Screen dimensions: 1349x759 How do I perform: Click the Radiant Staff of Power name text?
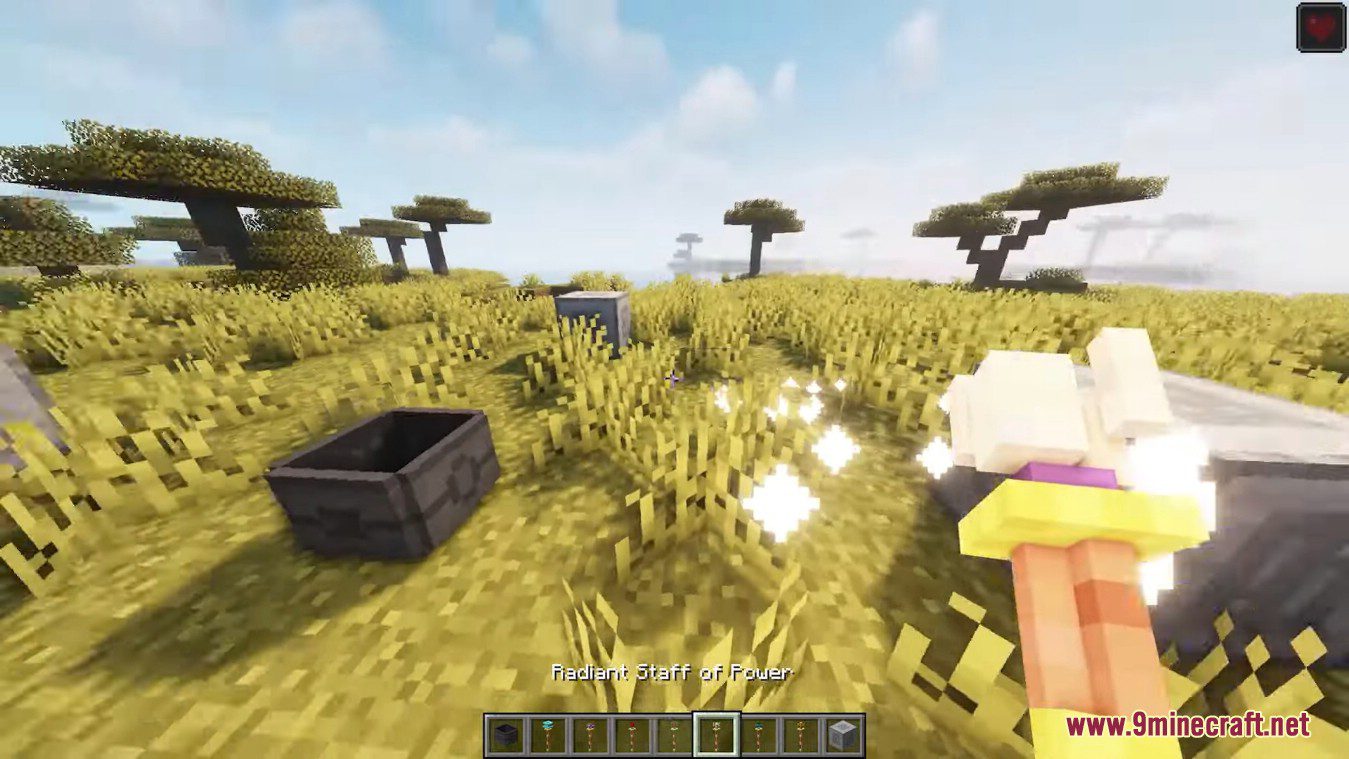click(x=672, y=673)
